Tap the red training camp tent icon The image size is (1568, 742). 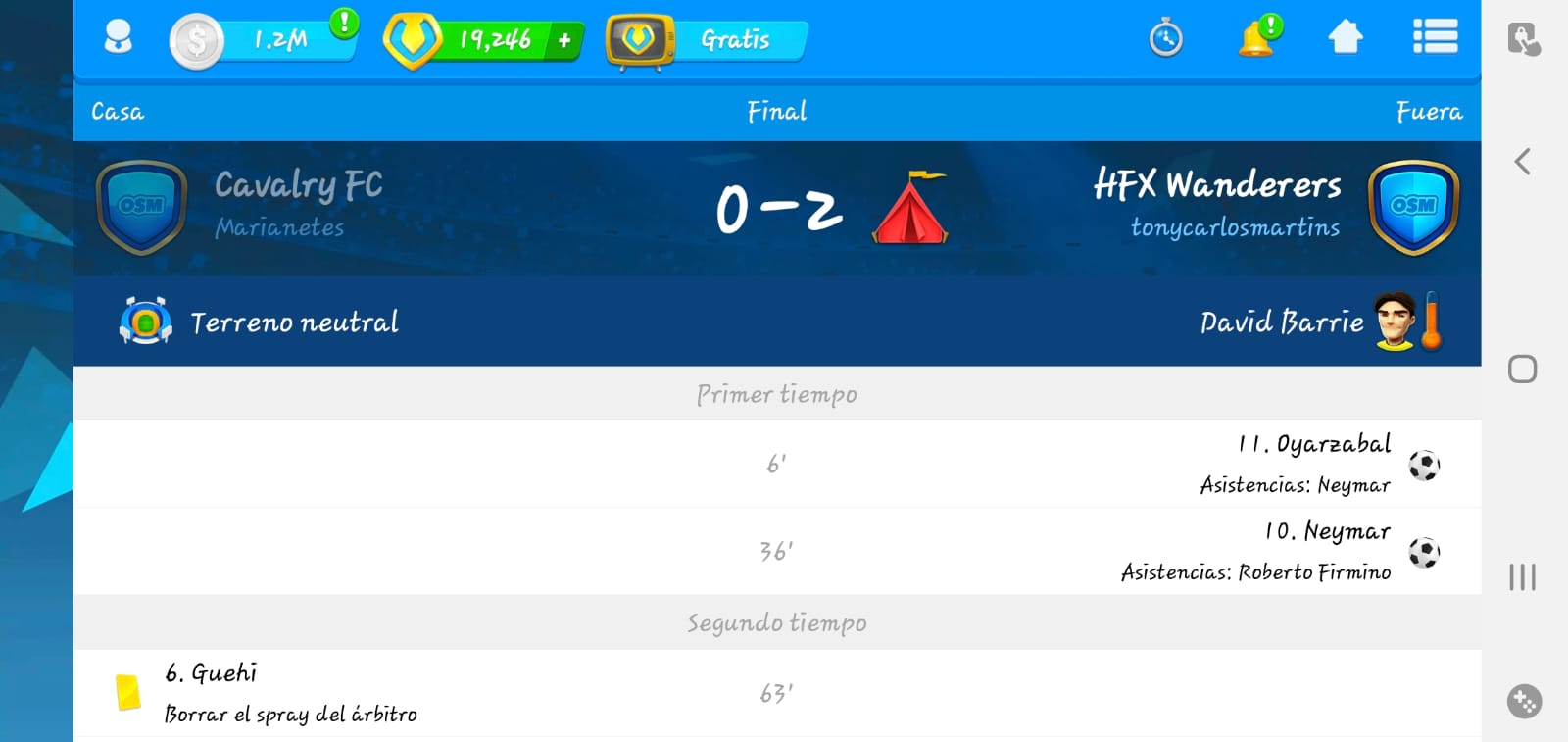[x=910, y=208]
